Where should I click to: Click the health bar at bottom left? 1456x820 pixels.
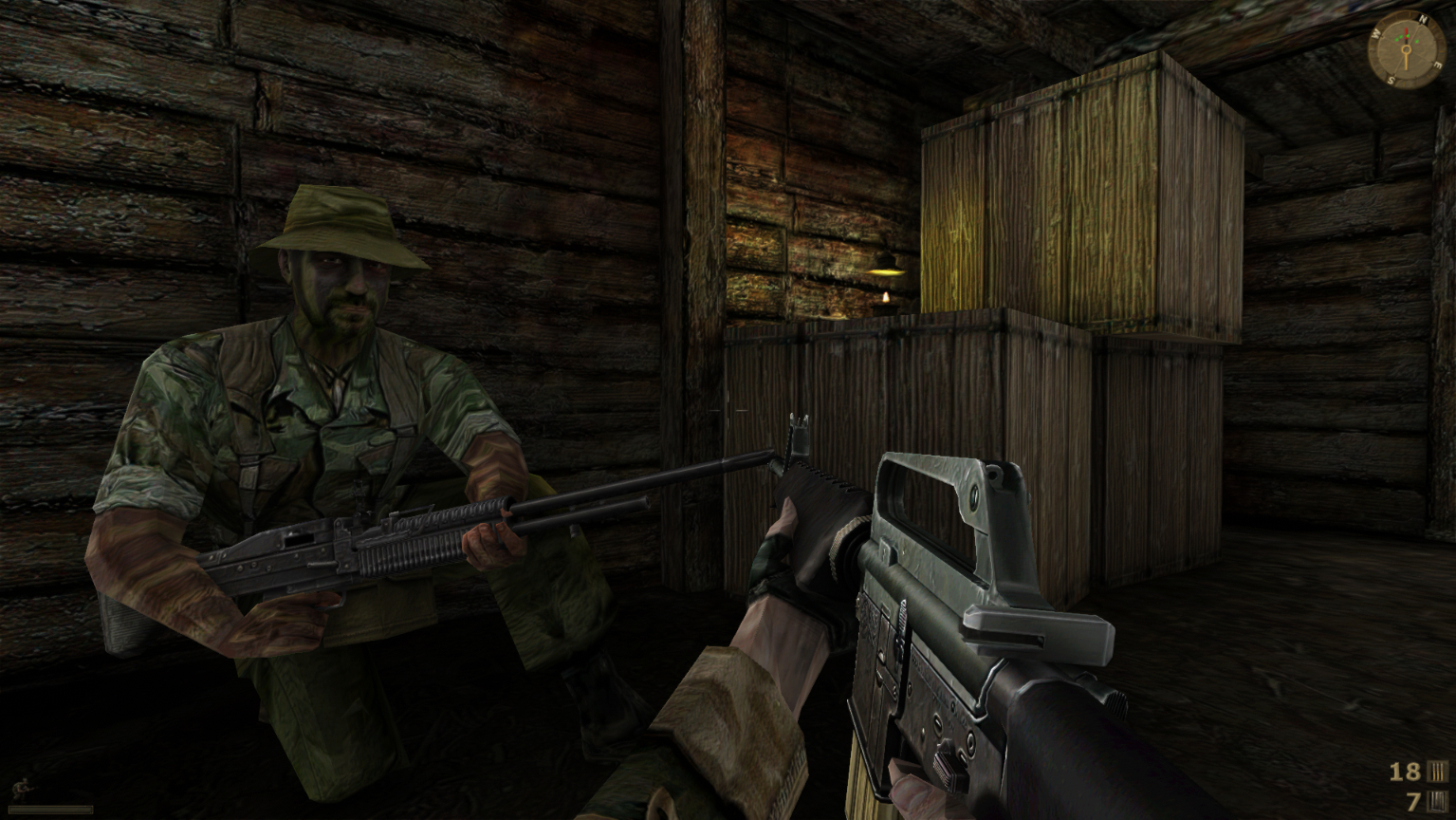coord(50,810)
